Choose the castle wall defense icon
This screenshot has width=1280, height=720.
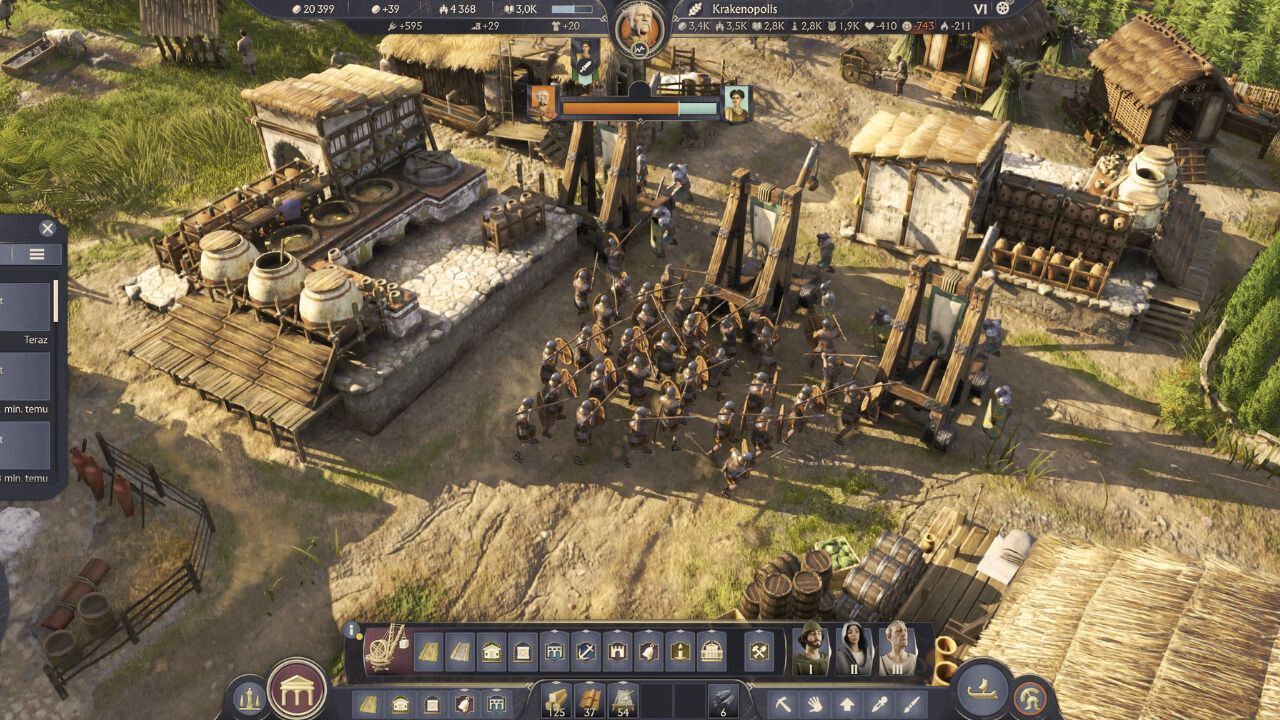tap(617, 651)
